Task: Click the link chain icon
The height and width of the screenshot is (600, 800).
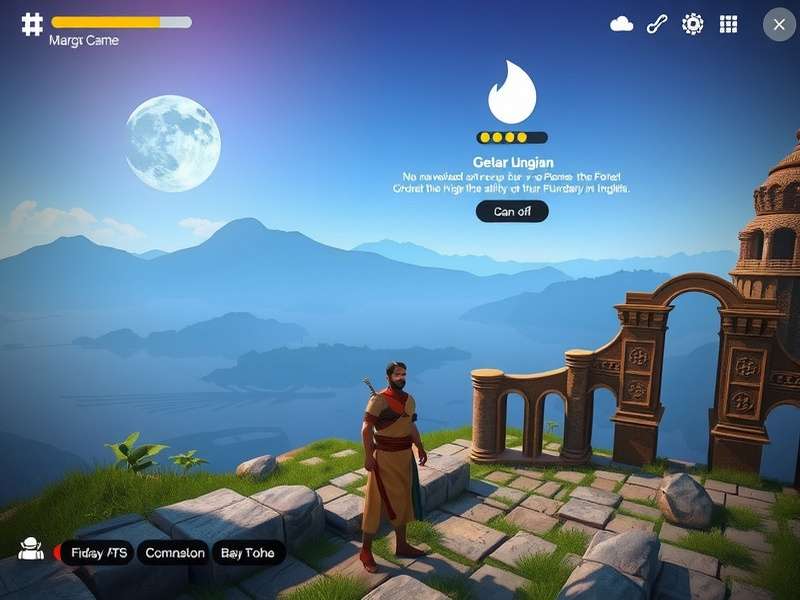Action: tap(657, 24)
